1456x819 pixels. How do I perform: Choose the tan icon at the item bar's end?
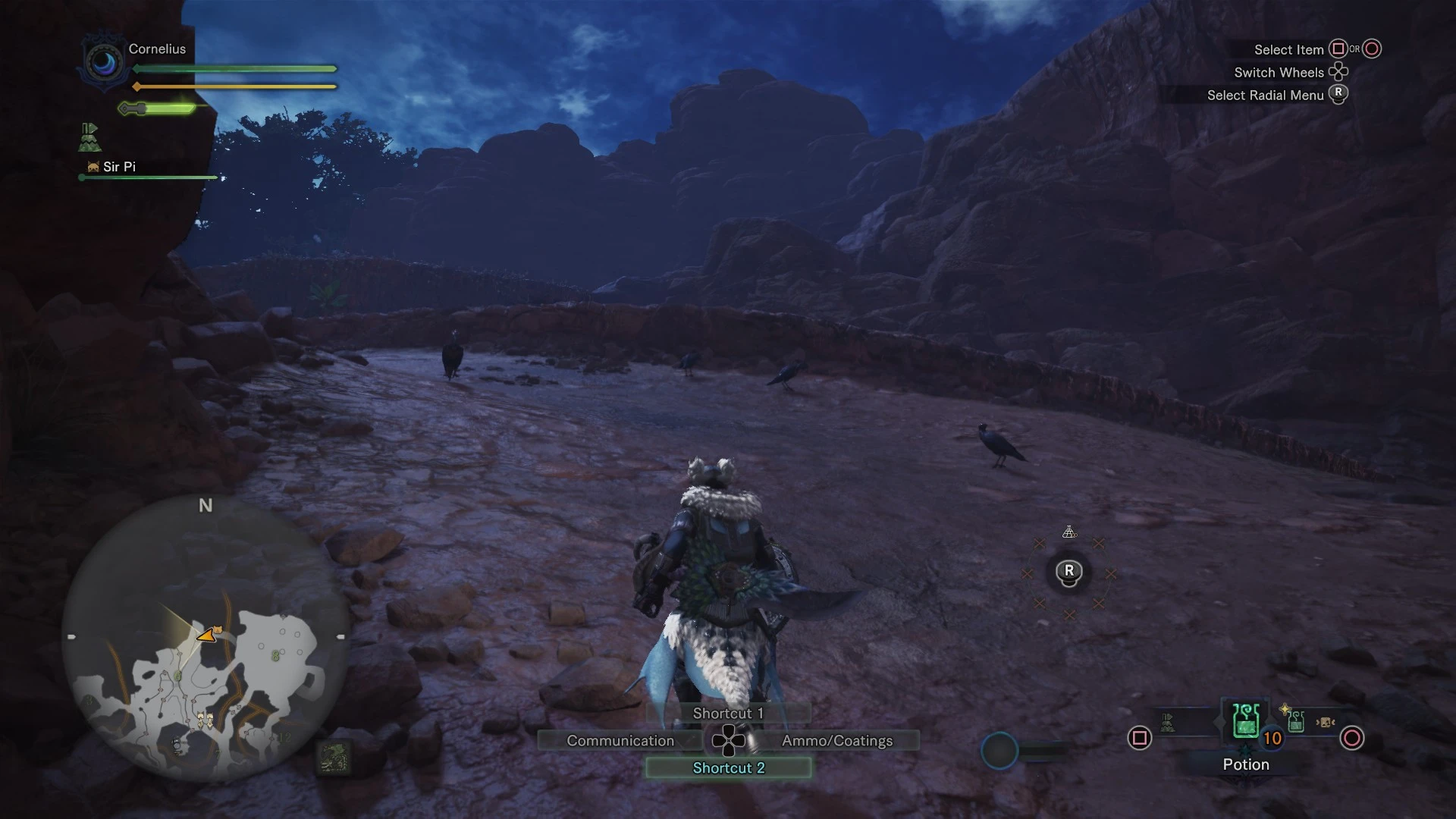[1325, 723]
